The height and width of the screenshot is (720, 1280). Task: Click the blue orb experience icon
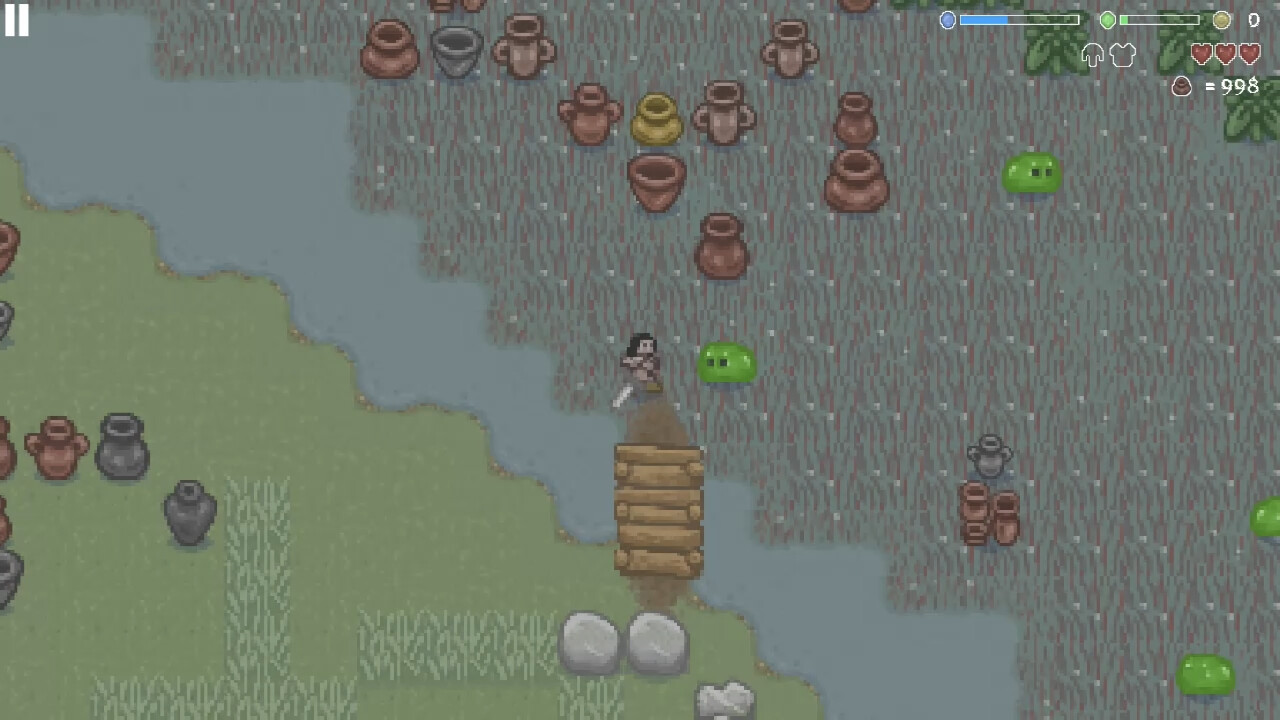coord(948,20)
